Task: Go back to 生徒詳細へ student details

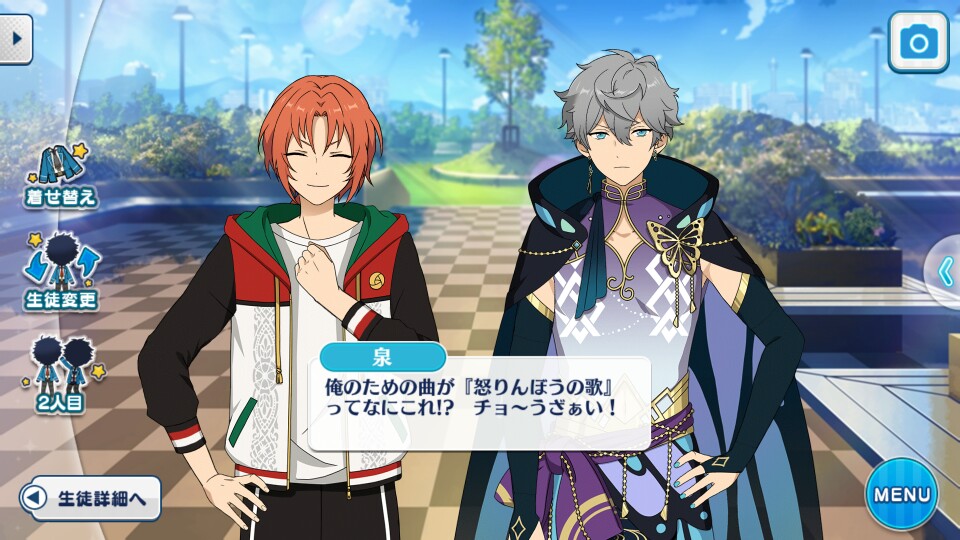Action: 91,497
